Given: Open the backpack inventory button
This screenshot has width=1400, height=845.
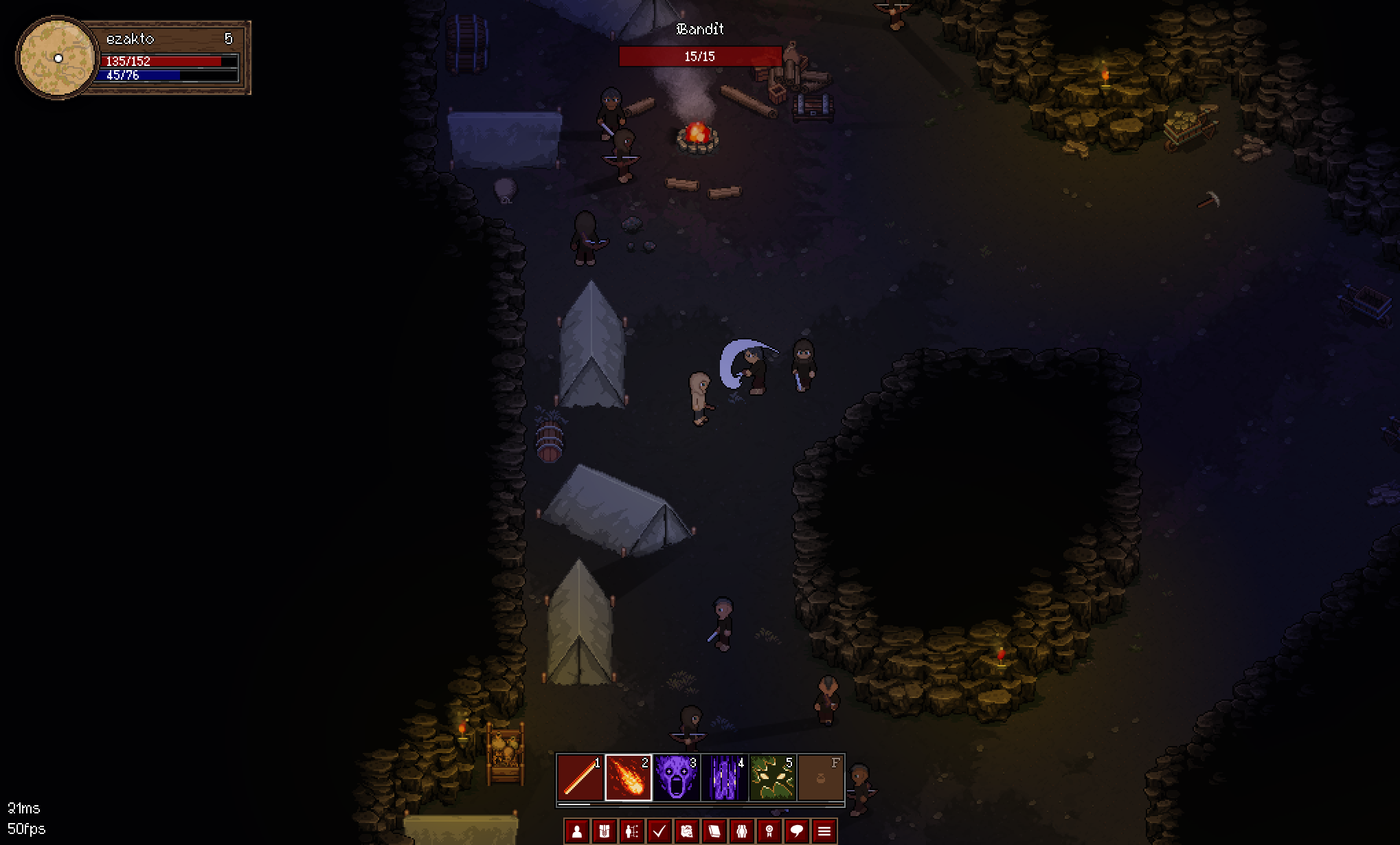Looking at the screenshot, I should (605, 831).
